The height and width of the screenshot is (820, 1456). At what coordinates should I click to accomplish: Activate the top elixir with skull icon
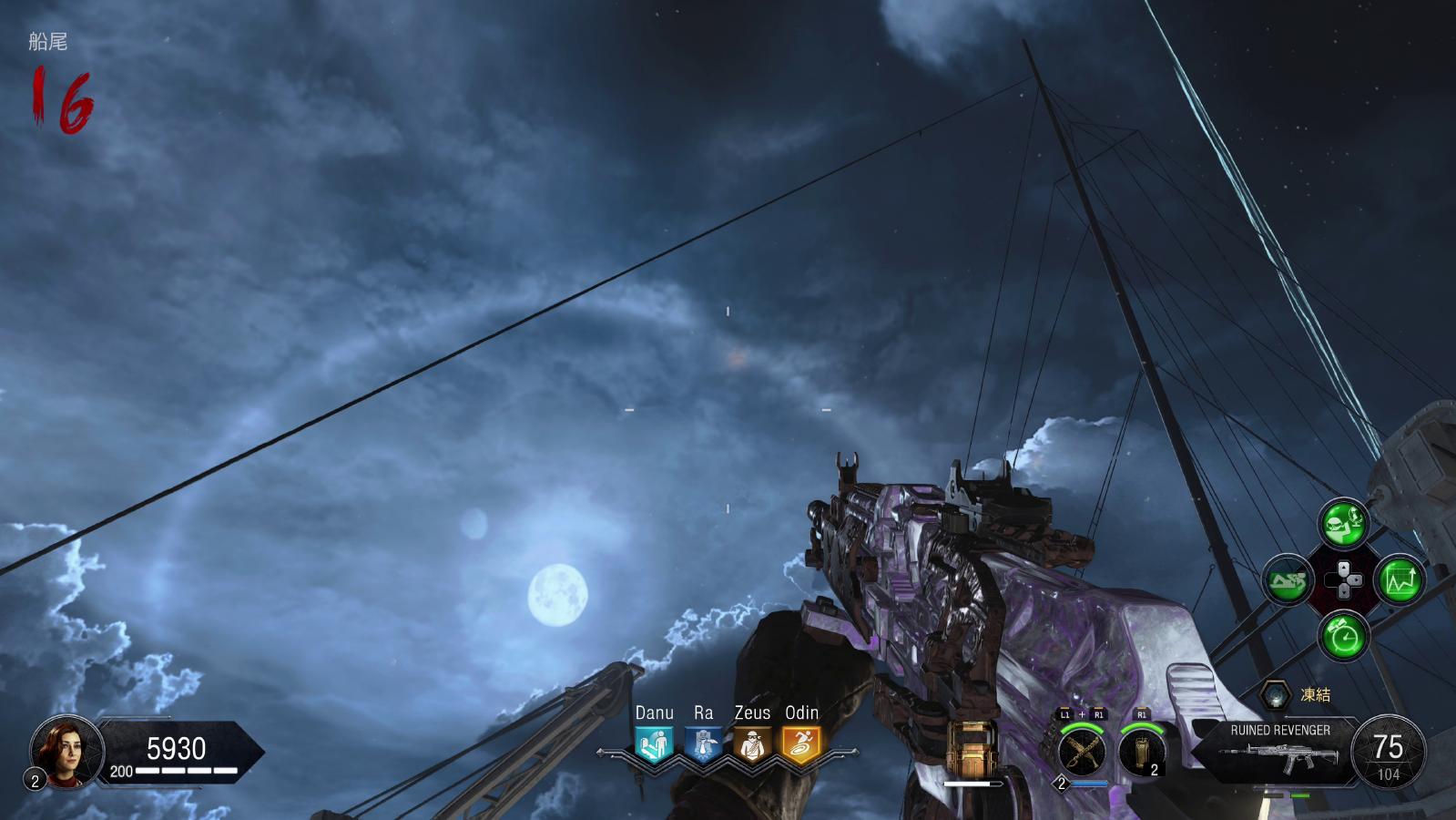(1344, 523)
